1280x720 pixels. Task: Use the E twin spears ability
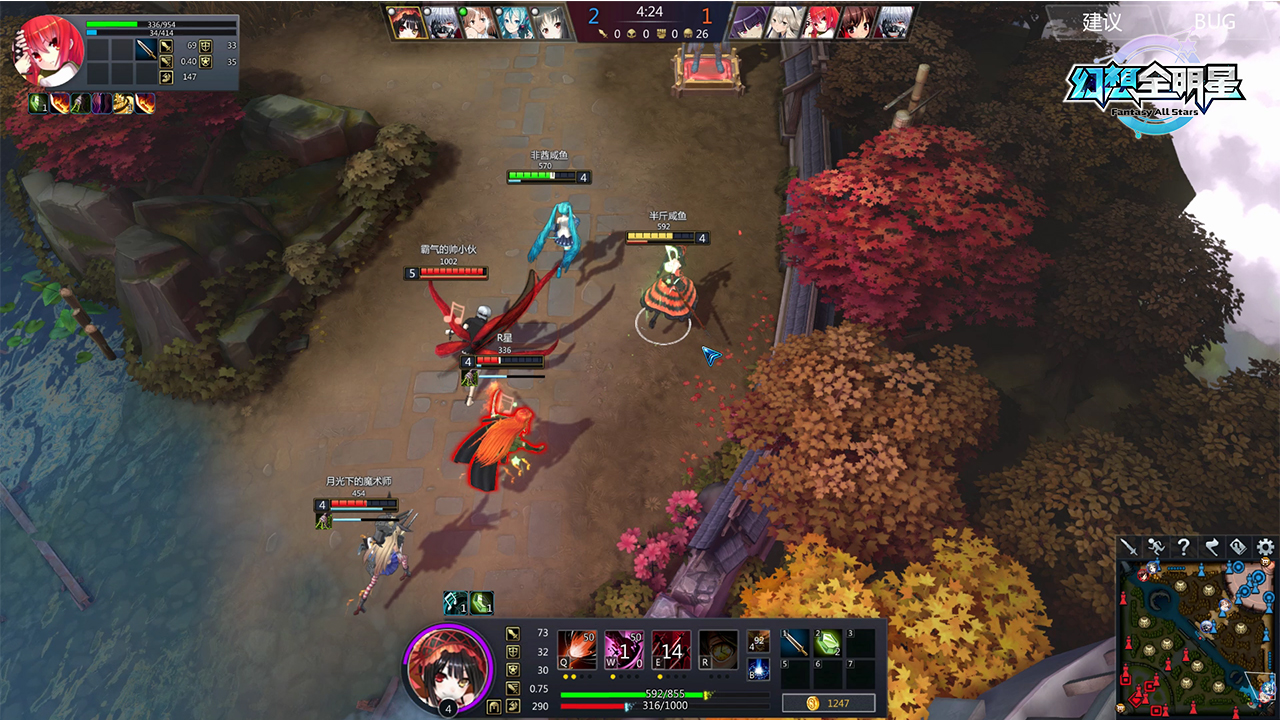[x=671, y=649]
